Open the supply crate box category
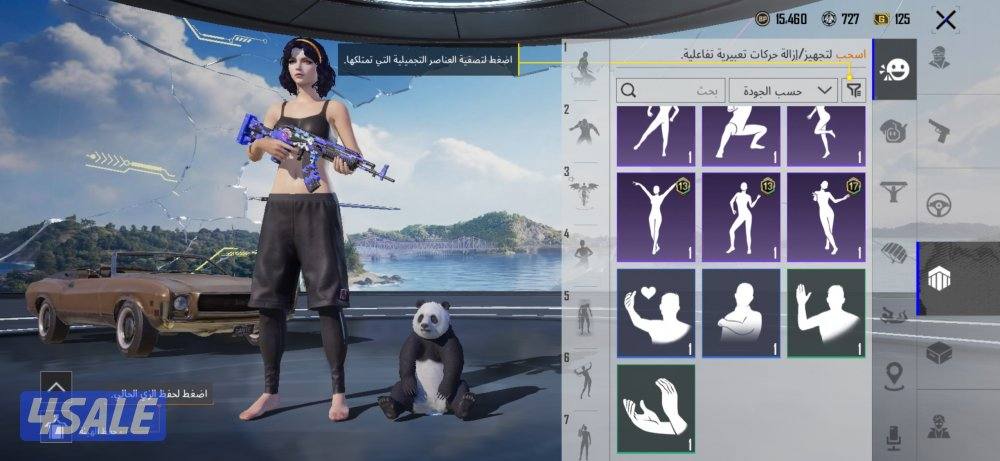The image size is (1000, 461). point(938,354)
